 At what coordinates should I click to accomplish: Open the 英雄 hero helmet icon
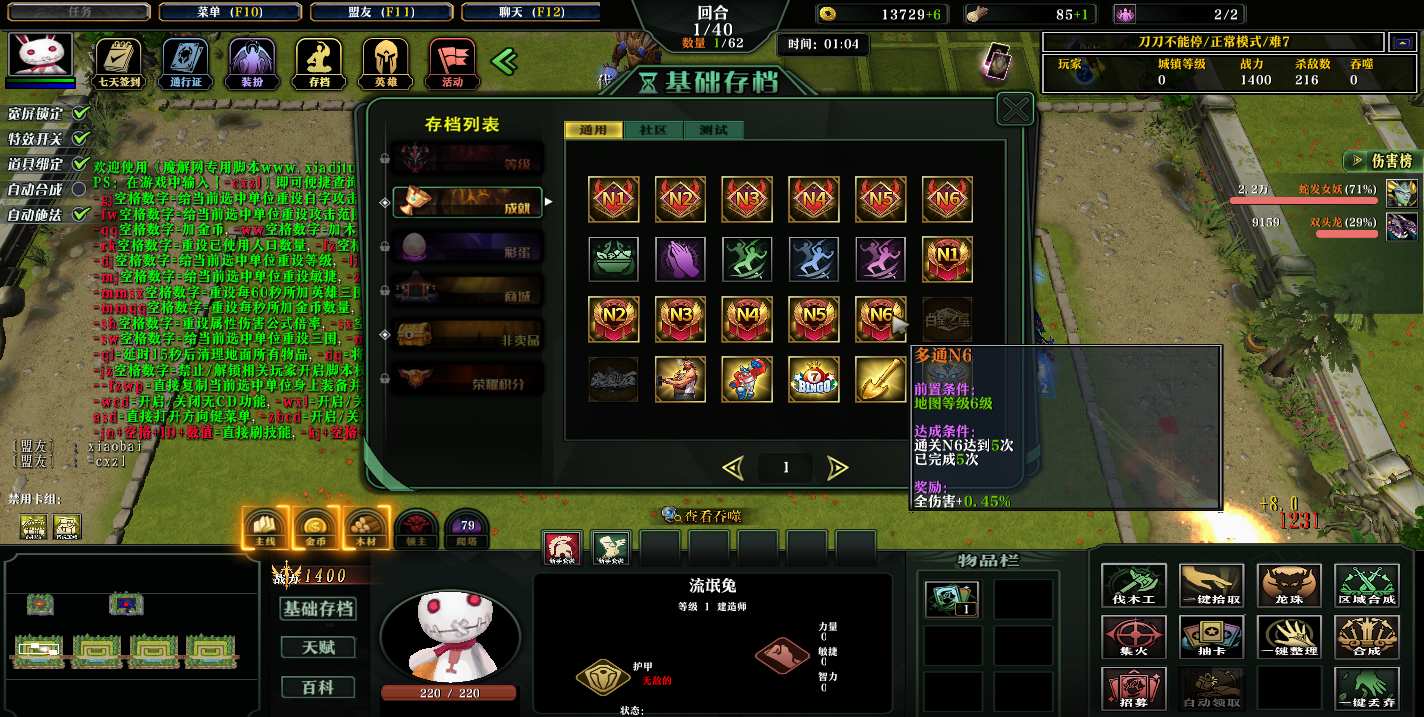click(x=385, y=63)
